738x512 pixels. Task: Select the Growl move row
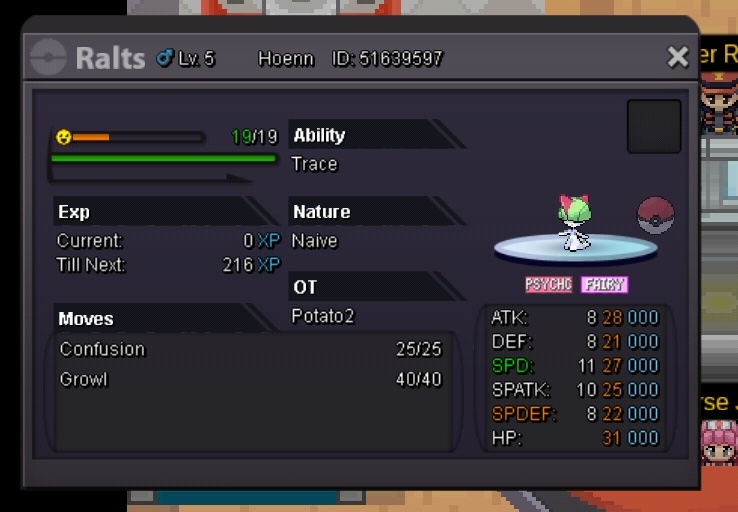[x=250, y=380]
